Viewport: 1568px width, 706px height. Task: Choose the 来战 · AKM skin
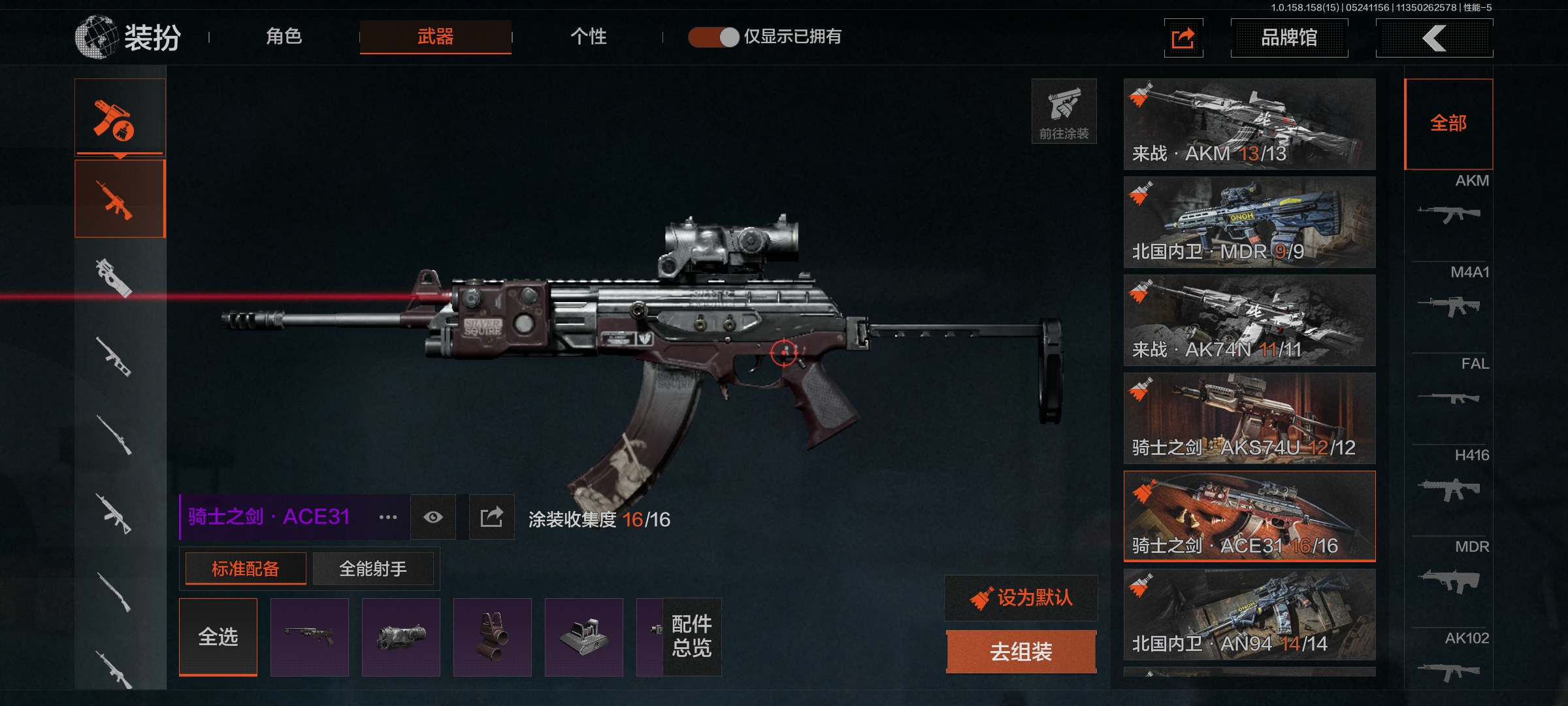[x=1249, y=124]
